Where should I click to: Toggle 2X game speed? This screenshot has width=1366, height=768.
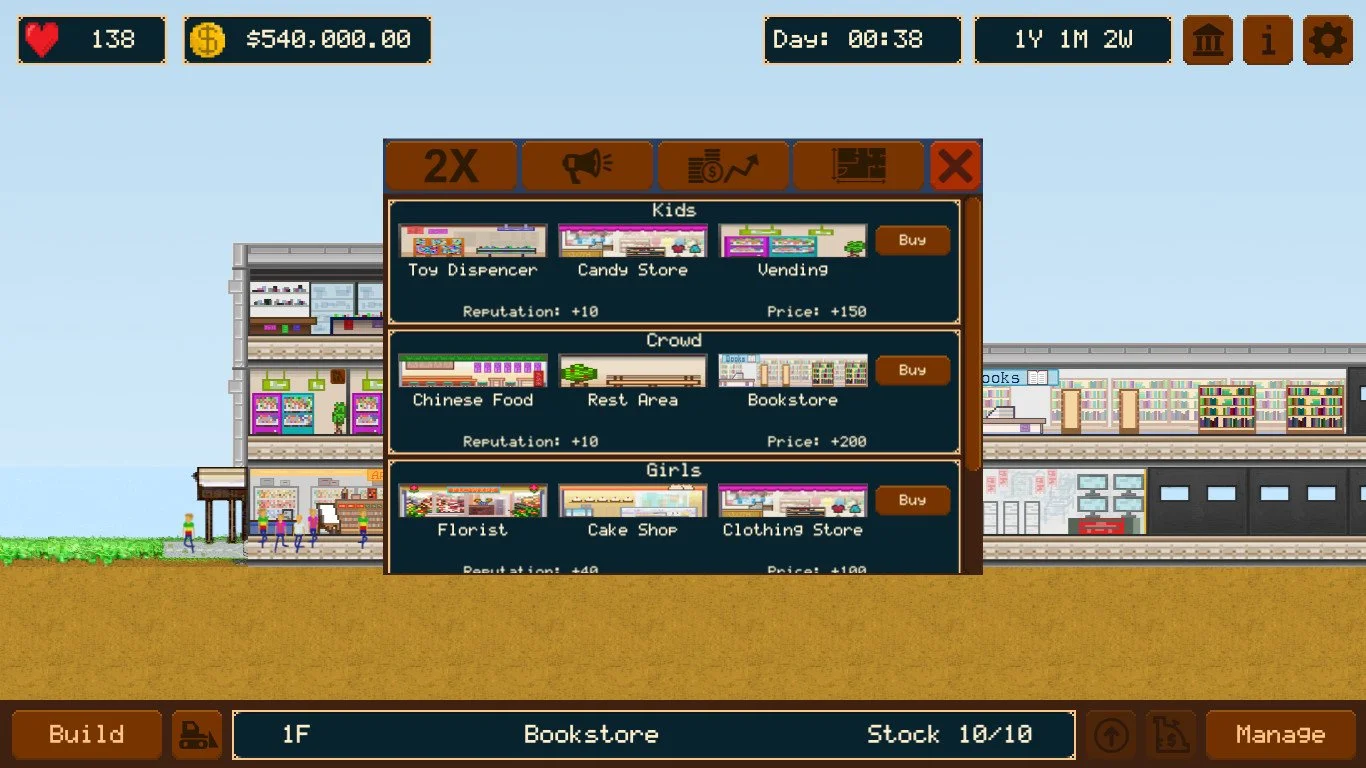click(452, 165)
